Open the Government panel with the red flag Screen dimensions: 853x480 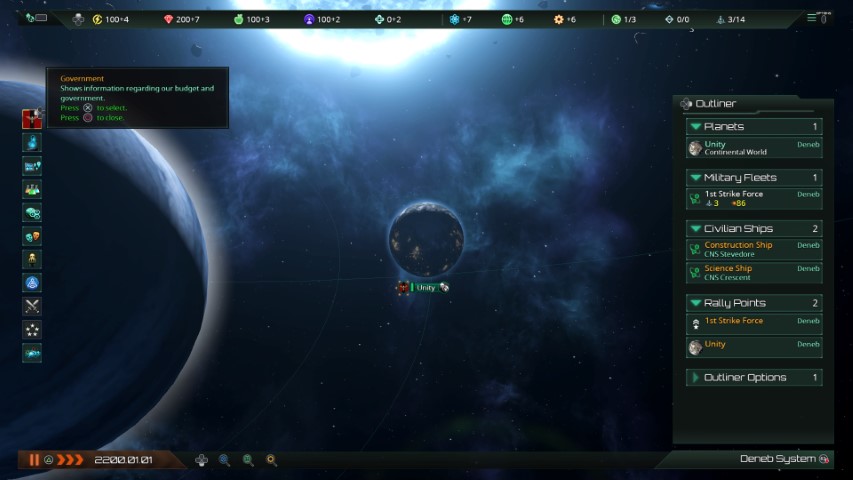(x=32, y=118)
